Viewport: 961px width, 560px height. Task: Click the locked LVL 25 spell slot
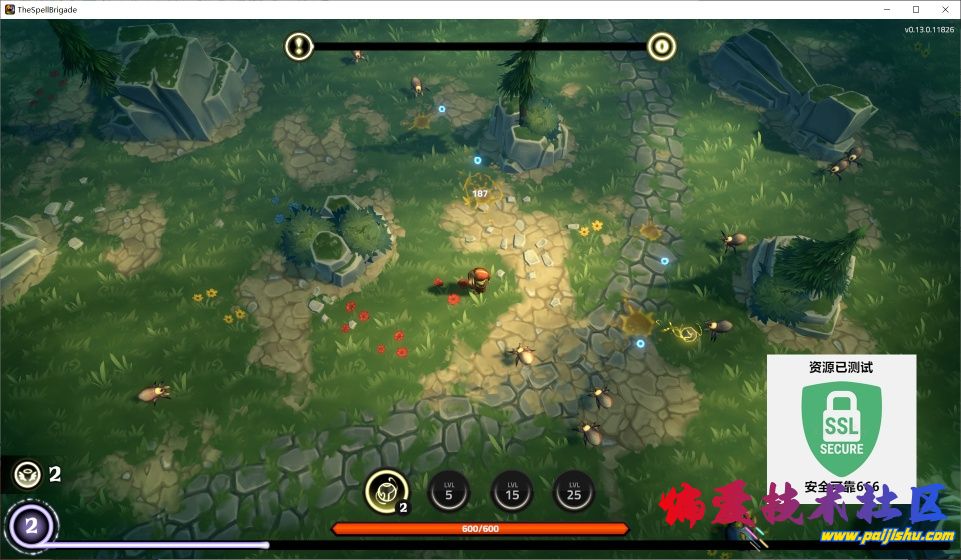[x=574, y=490]
